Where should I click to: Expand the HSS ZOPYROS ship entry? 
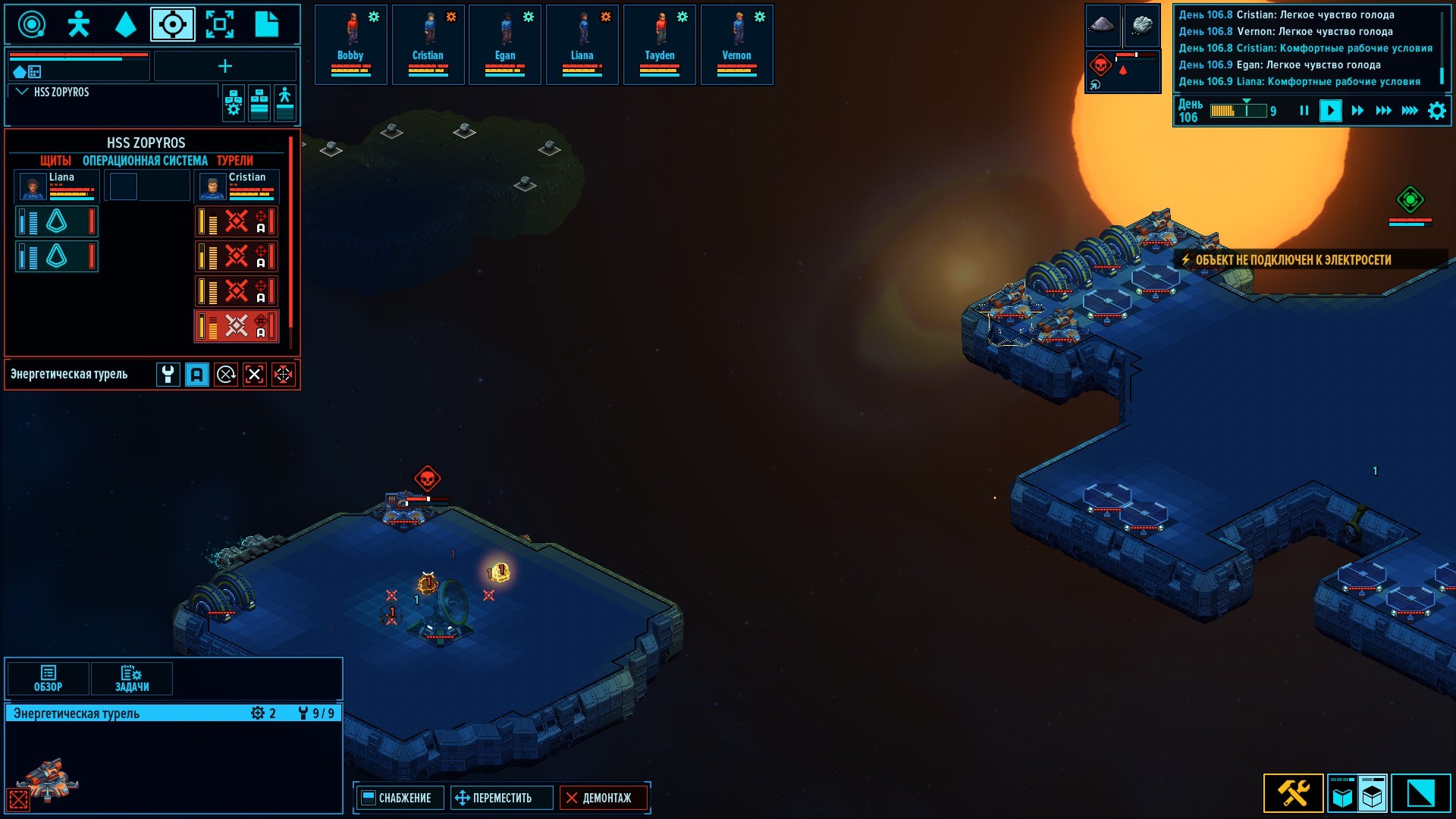click(x=22, y=92)
